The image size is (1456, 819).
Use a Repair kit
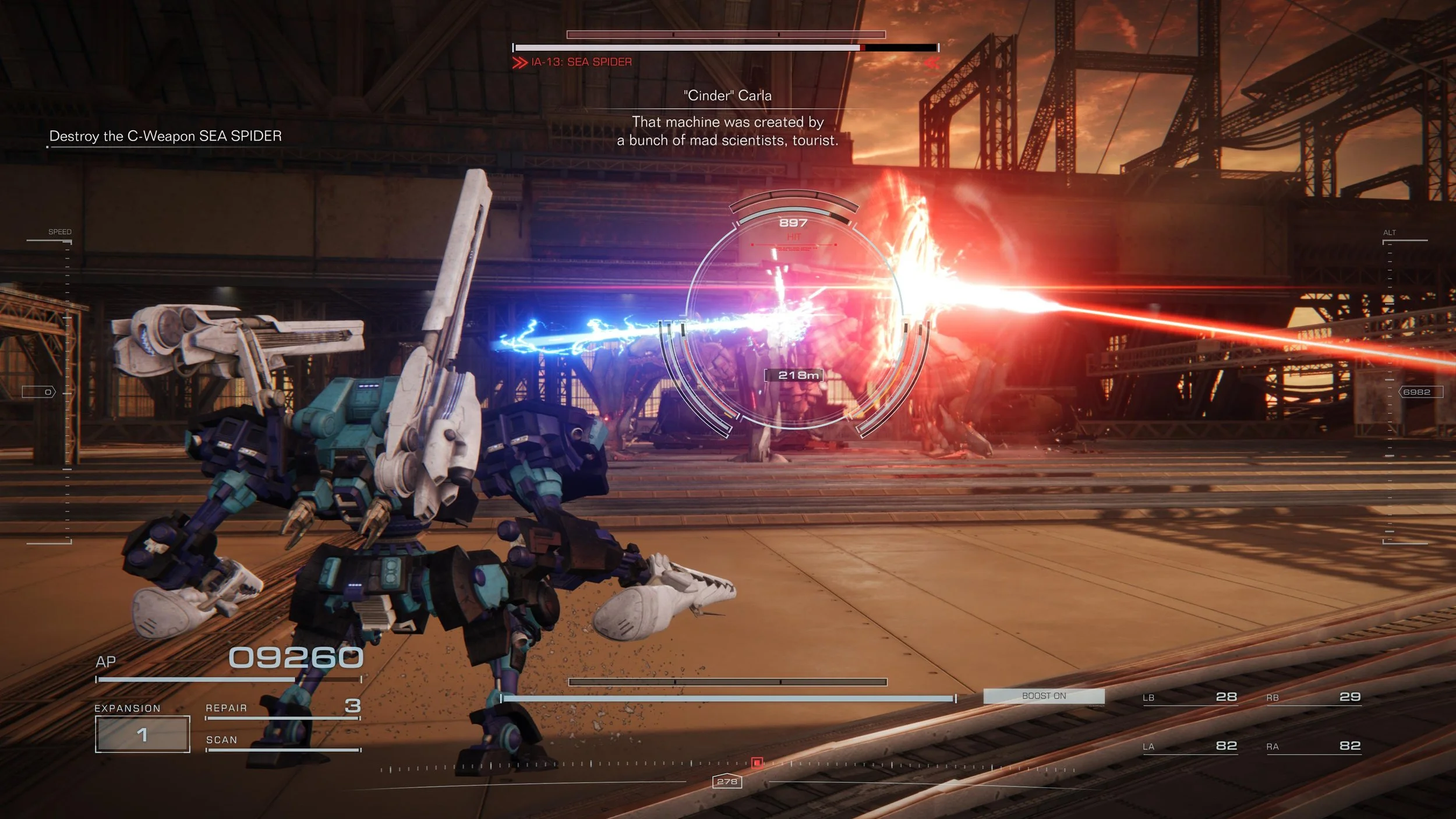283,708
